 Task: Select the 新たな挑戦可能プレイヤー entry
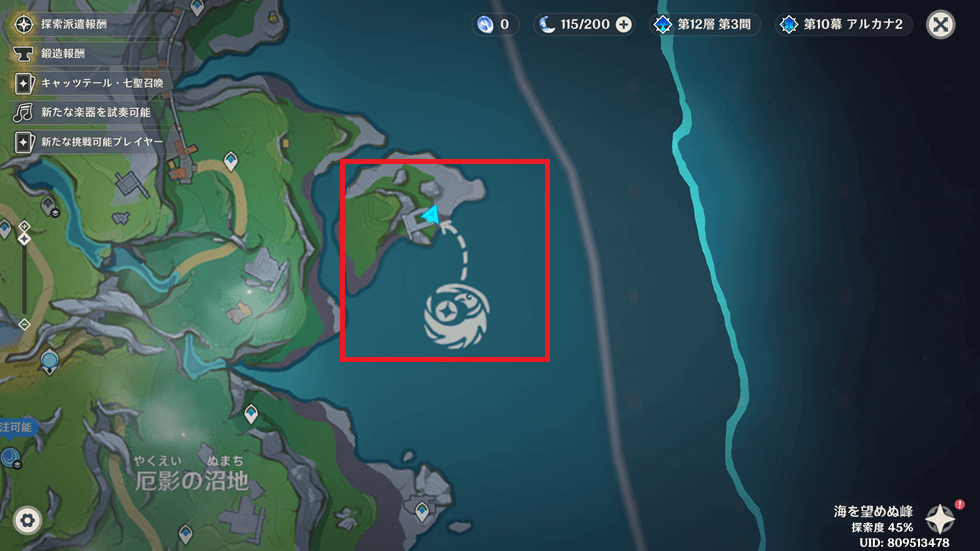(89, 142)
